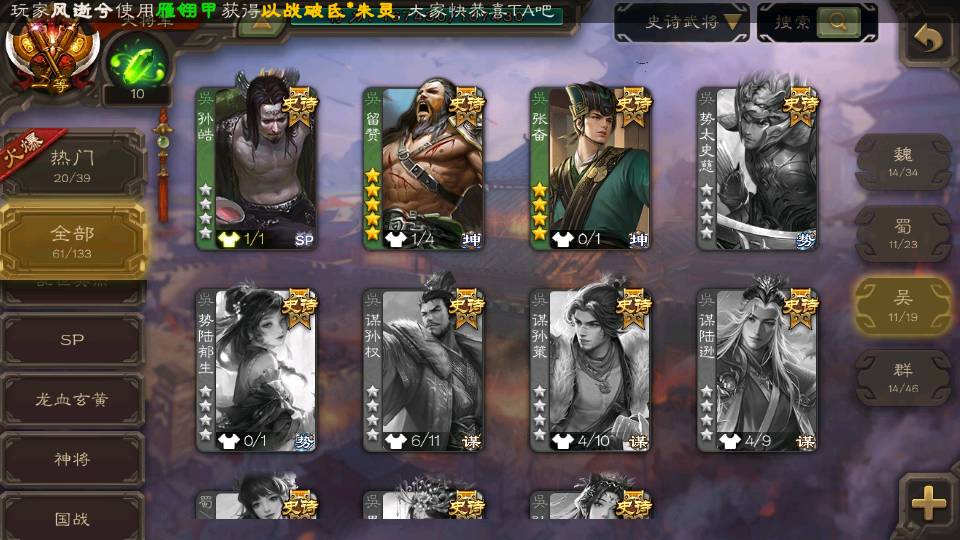Select the 谋陆逊 general card
Image resolution: width=960 pixels, height=540 pixels.
pyautogui.click(x=758, y=370)
